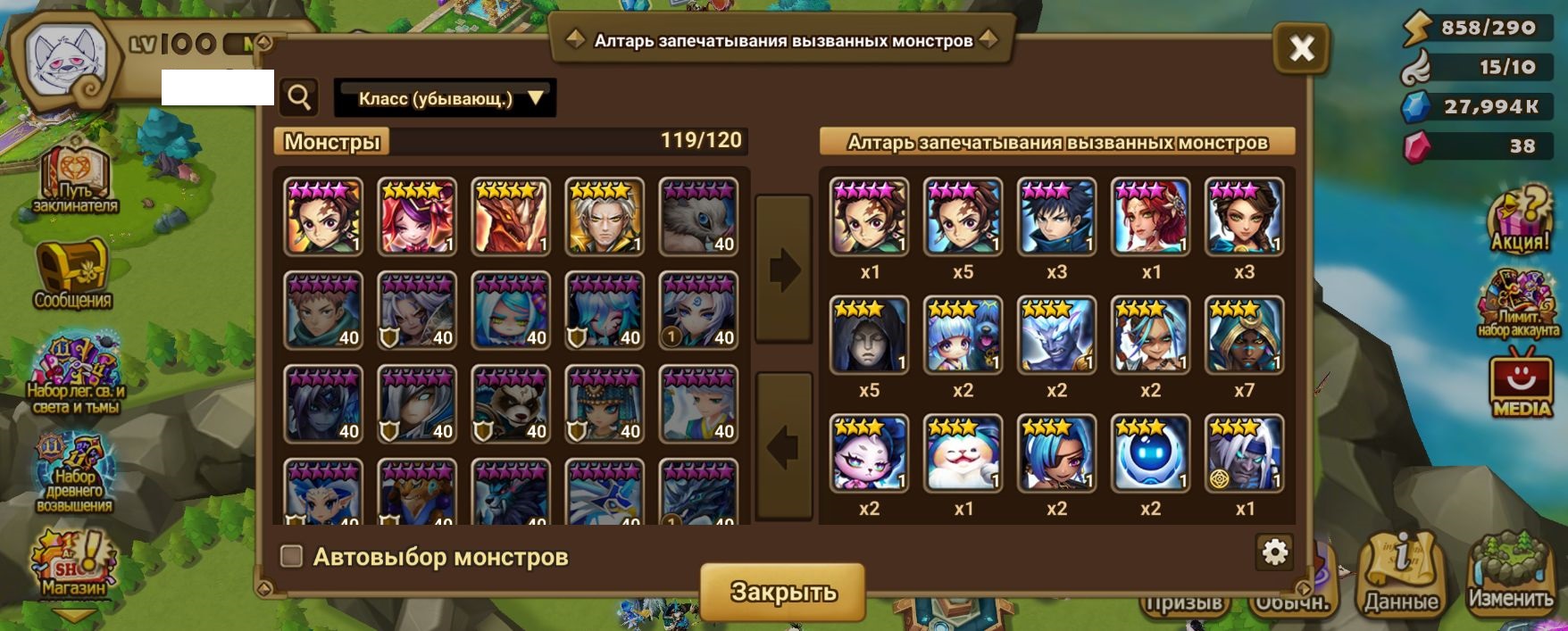This screenshot has height=631, width=1568.
Task: Select the hooded dark figure in altar
Action: click(x=869, y=335)
